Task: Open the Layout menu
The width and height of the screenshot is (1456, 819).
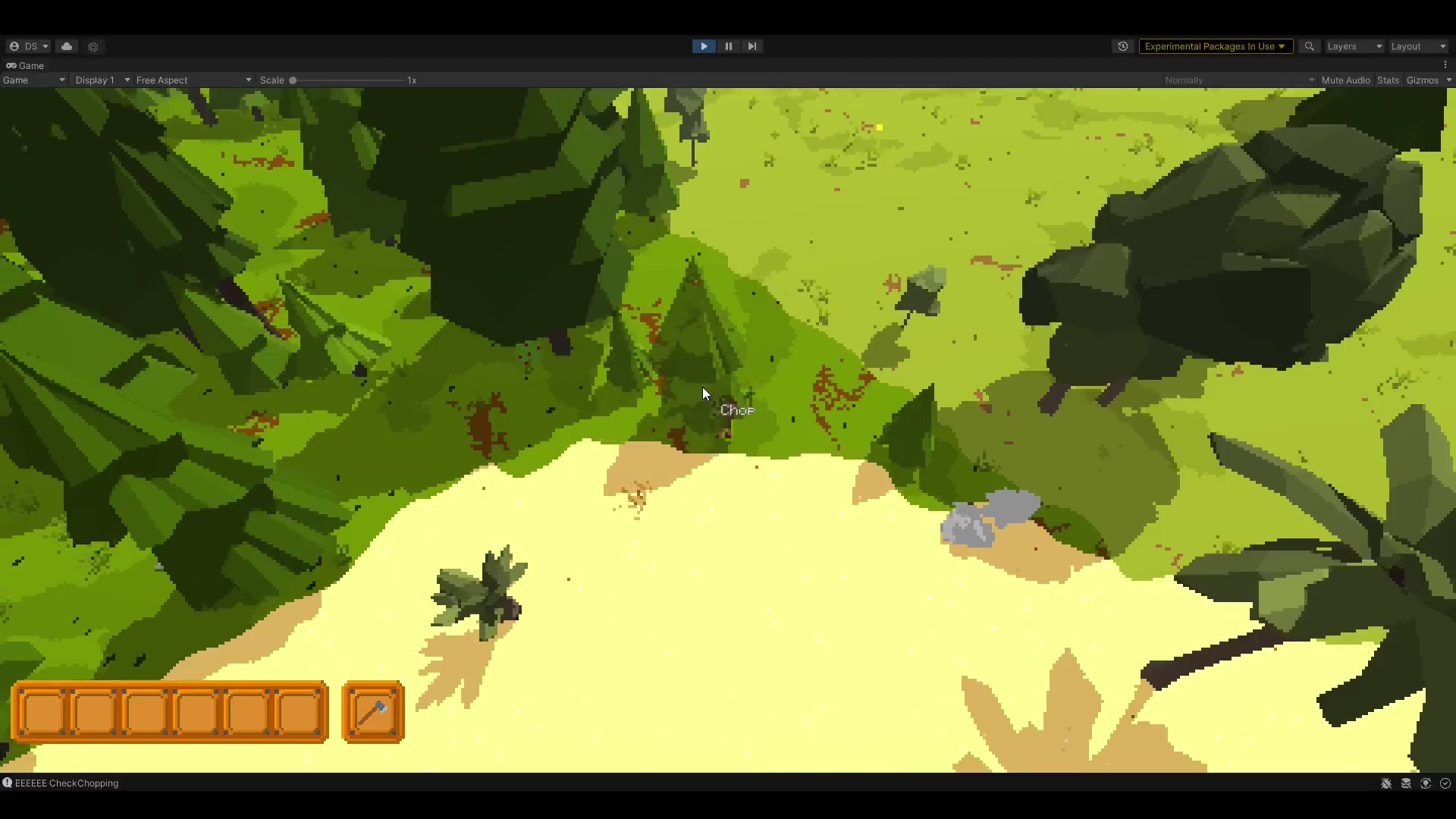Action: 1417,46
